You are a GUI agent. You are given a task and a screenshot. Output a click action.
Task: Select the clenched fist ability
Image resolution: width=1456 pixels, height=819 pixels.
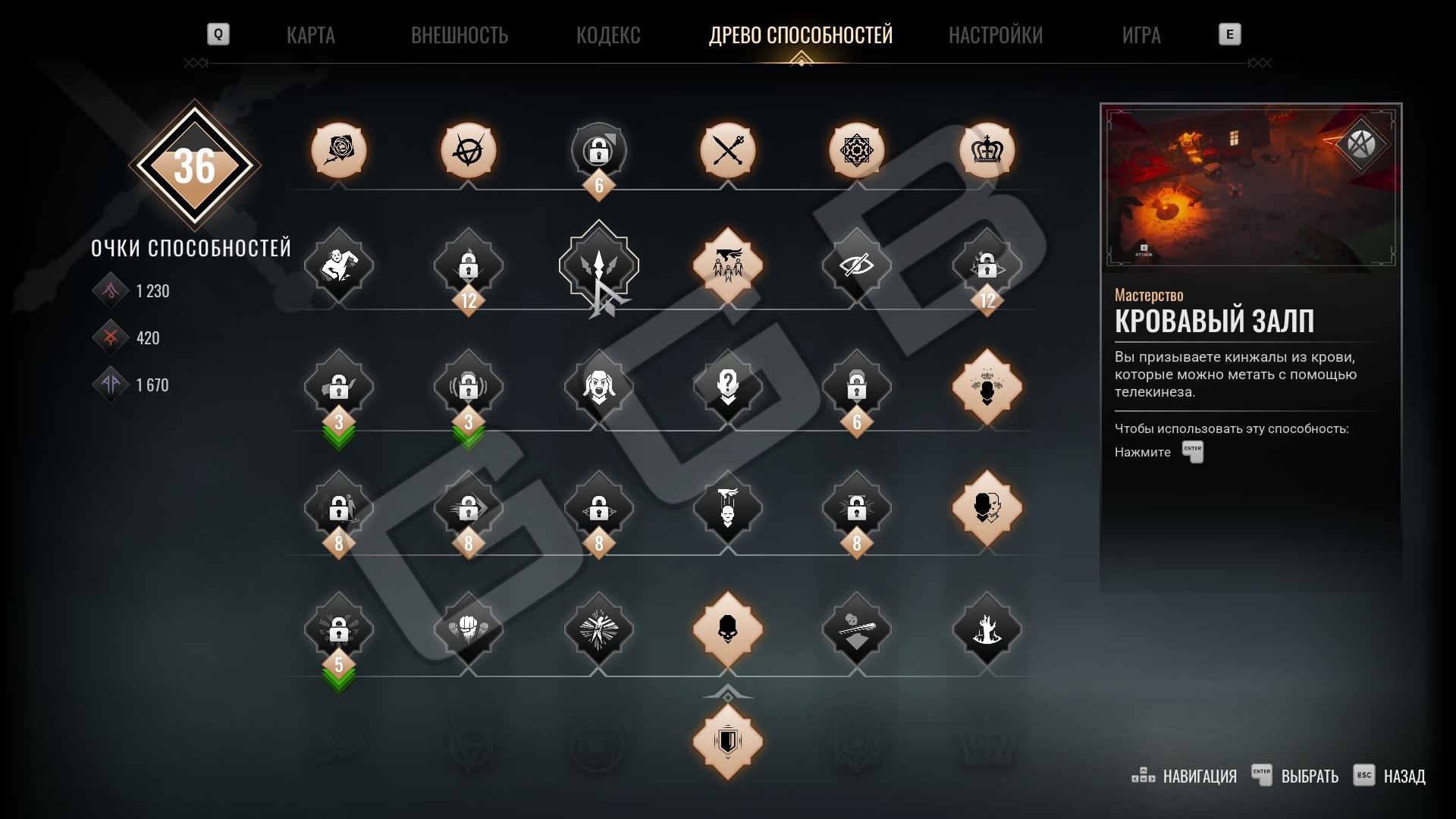(x=468, y=629)
